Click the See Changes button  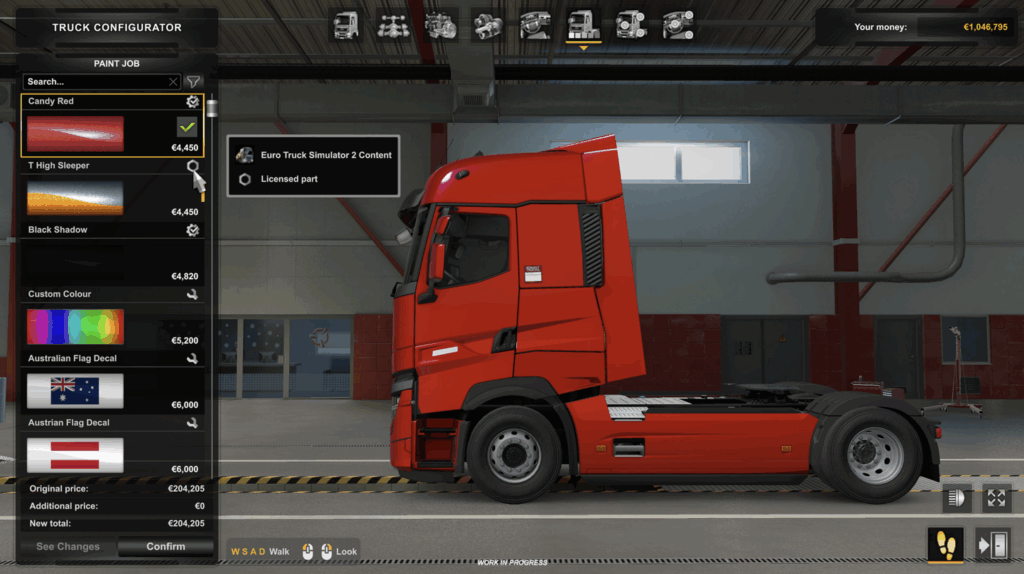[68, 547]
